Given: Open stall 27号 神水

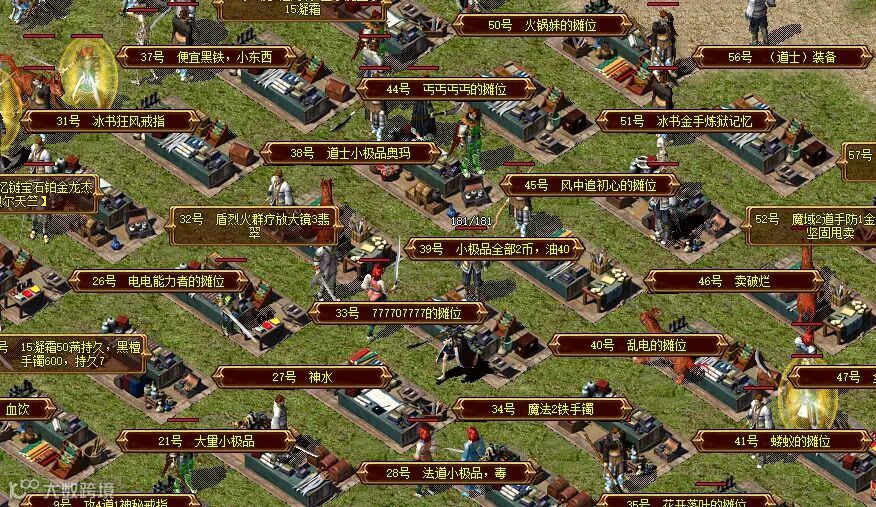Looking at the screenshot, I should [x=302, y=377].
